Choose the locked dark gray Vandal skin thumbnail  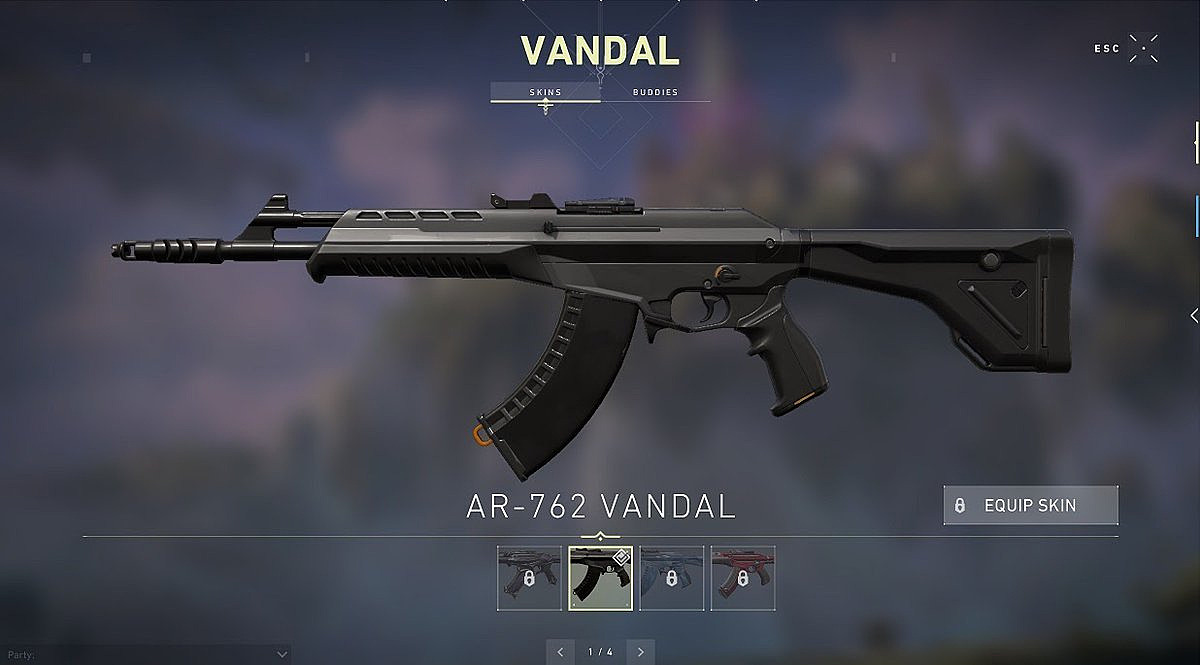tap(529, 578)
